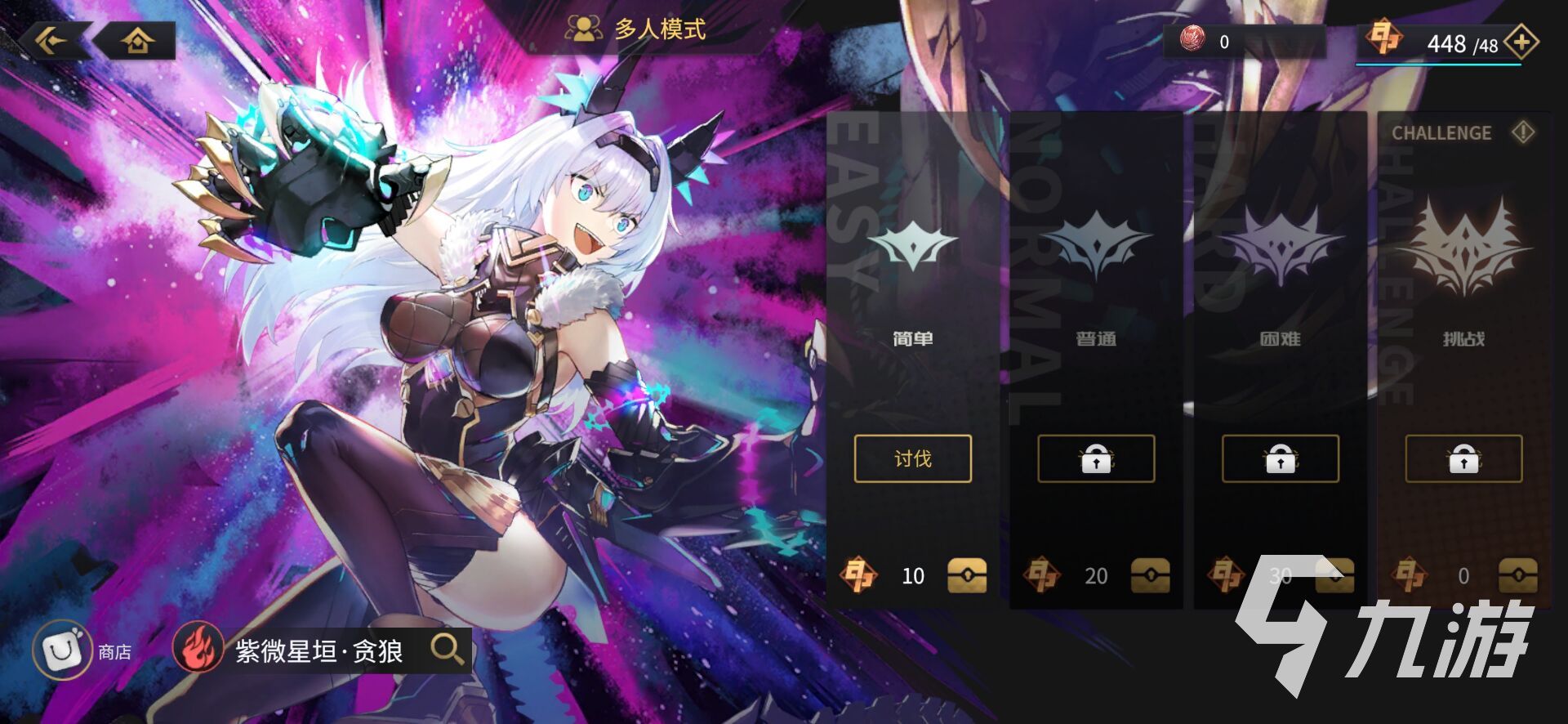The height and width of the screenshot is (724, 1568).
Task: Click the locked Hard difficulty button
Action: point(1280,459)
